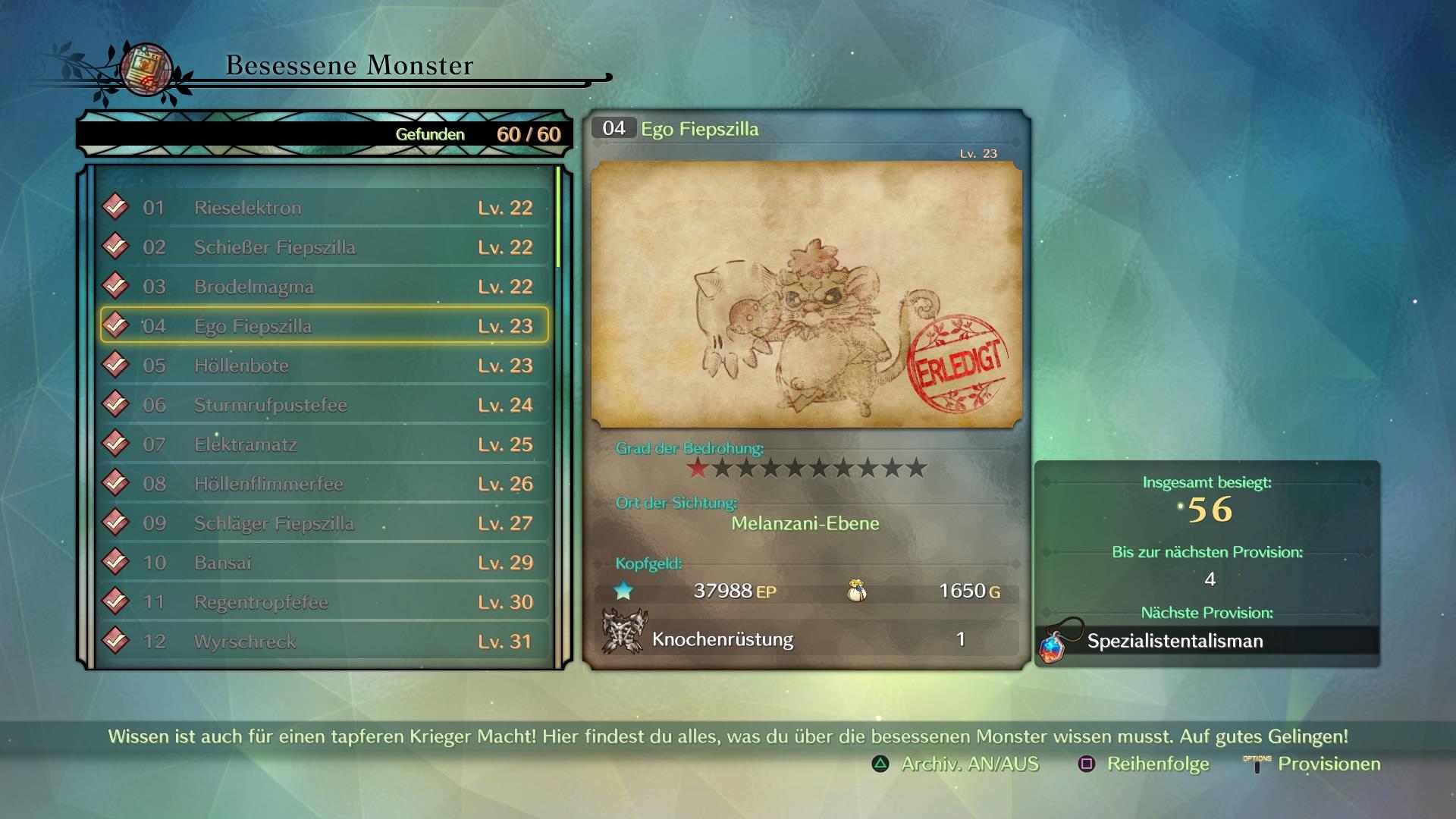Choose Schießer Fiepszilla in the list
The width and height of the screenshot is (1456, 819).
pyautogui.click(x=324, y=247)
